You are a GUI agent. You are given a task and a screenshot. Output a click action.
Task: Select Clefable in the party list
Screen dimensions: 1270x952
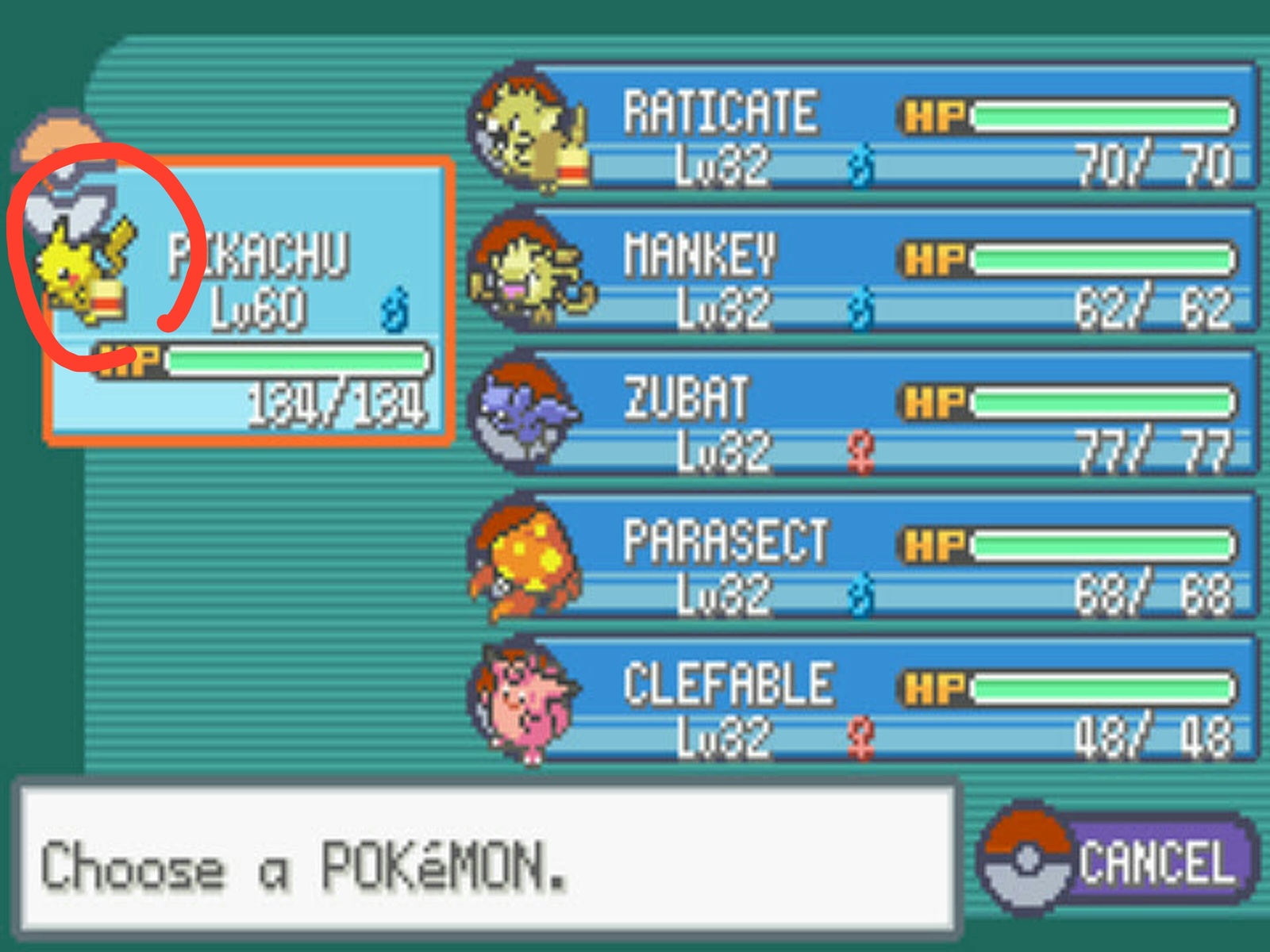pos(865,698)
